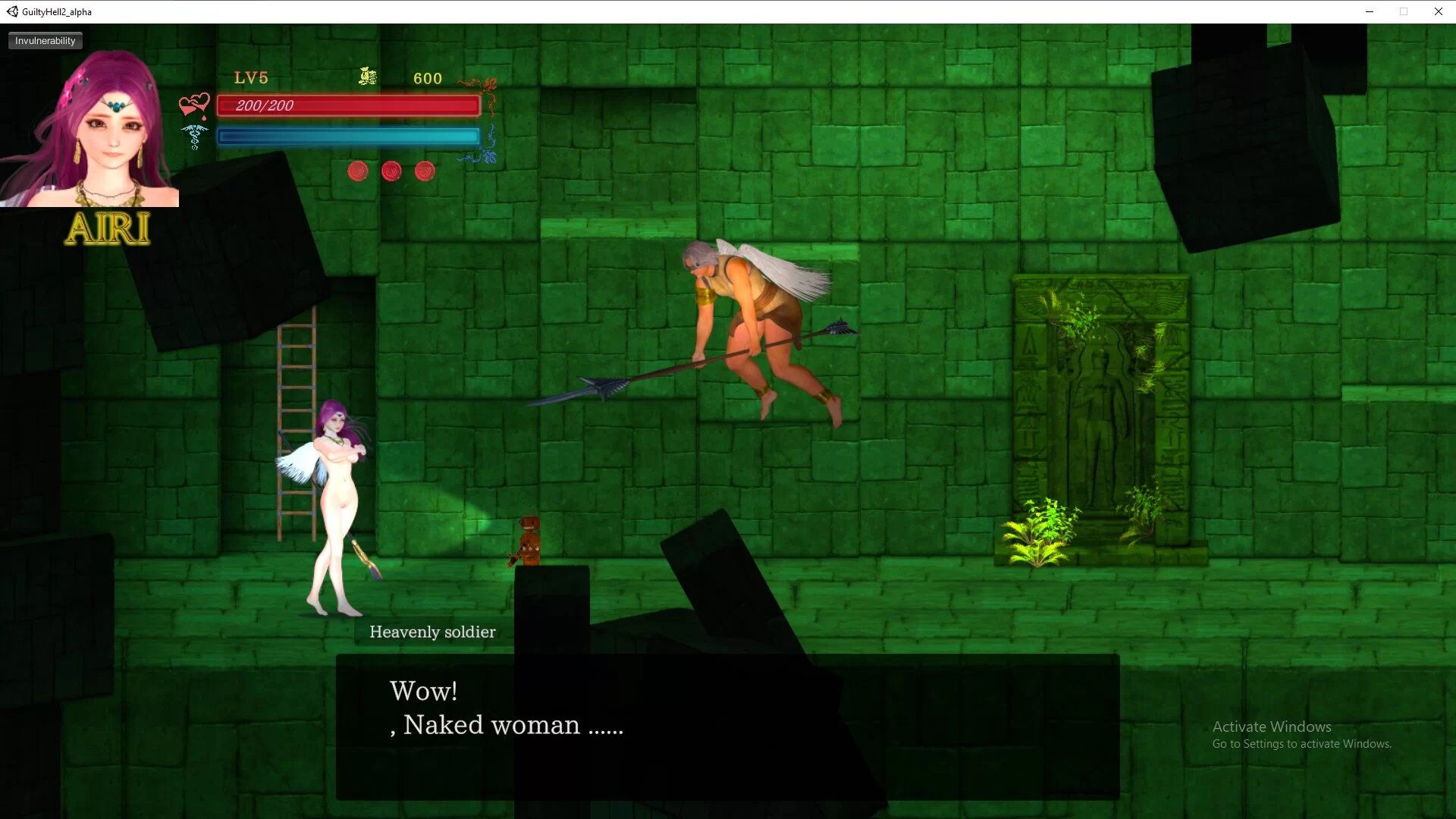This screenshot has width=1456, height=819.
Task: Close the GuiltyHell2_alpha window
Action: pos(1438,11)
